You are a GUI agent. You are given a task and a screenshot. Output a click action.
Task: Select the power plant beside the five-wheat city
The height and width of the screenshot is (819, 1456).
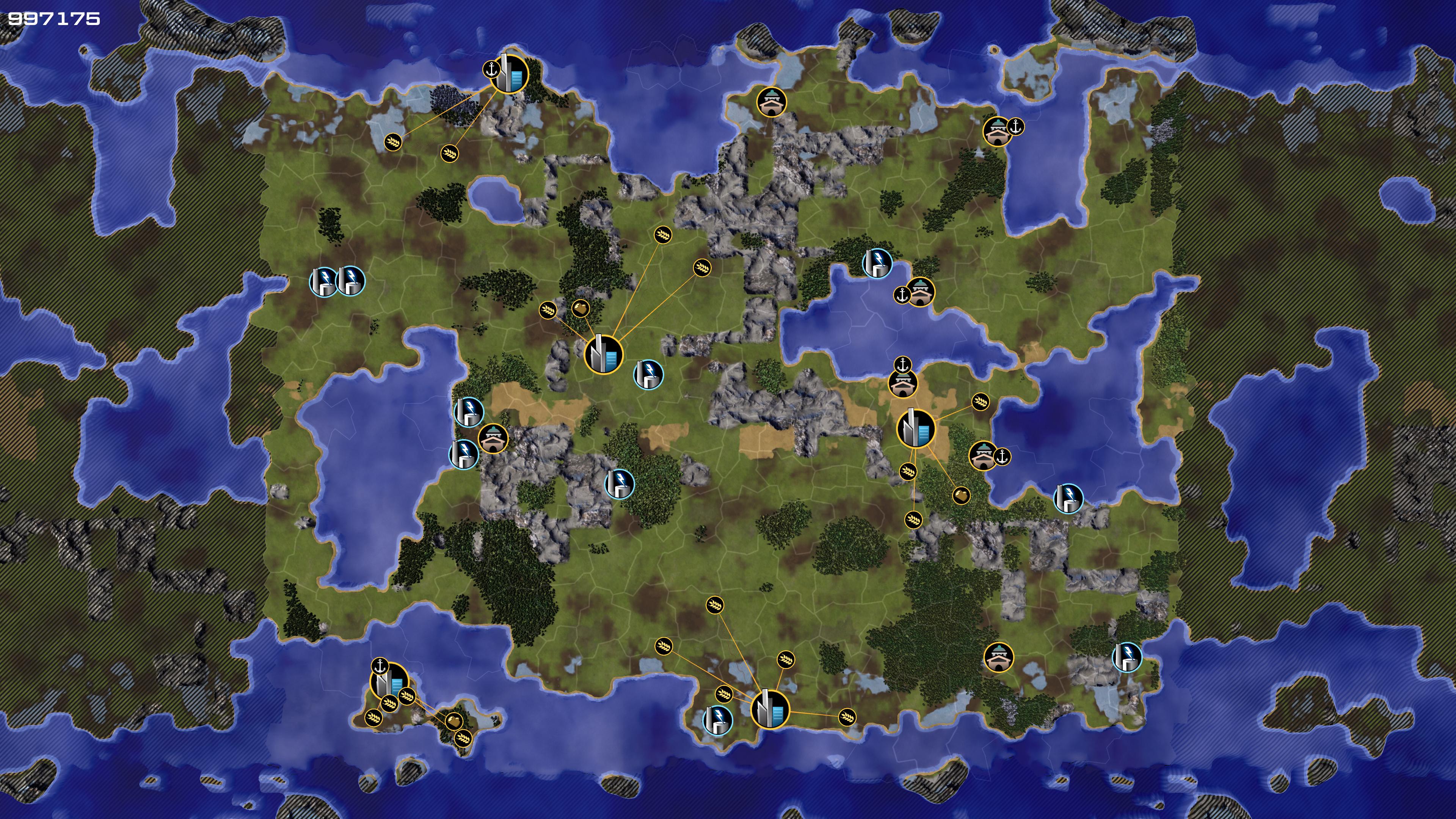click(717, 720)
